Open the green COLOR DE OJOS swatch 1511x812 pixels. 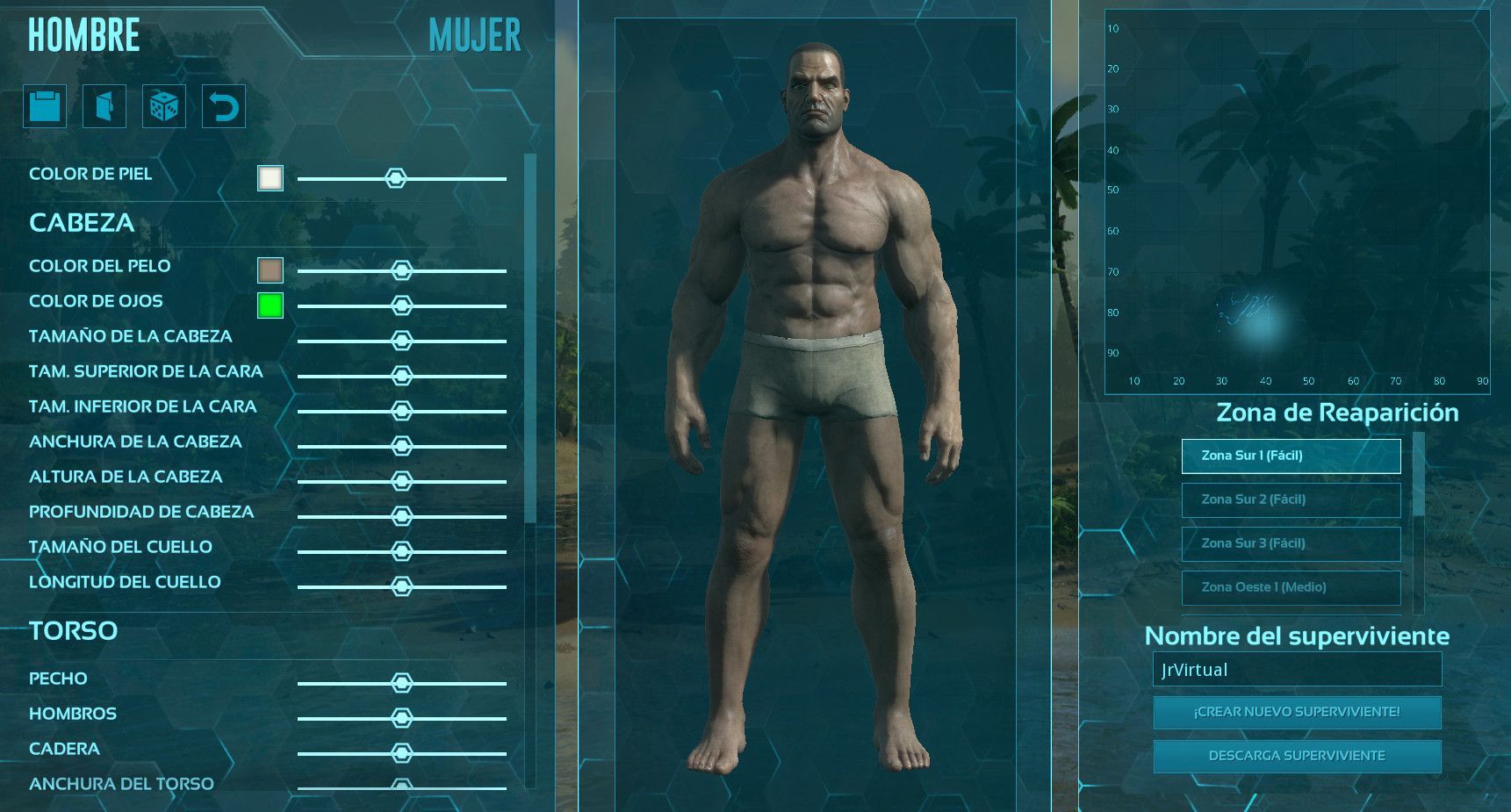pyautogui.click(x=269, y=305)
